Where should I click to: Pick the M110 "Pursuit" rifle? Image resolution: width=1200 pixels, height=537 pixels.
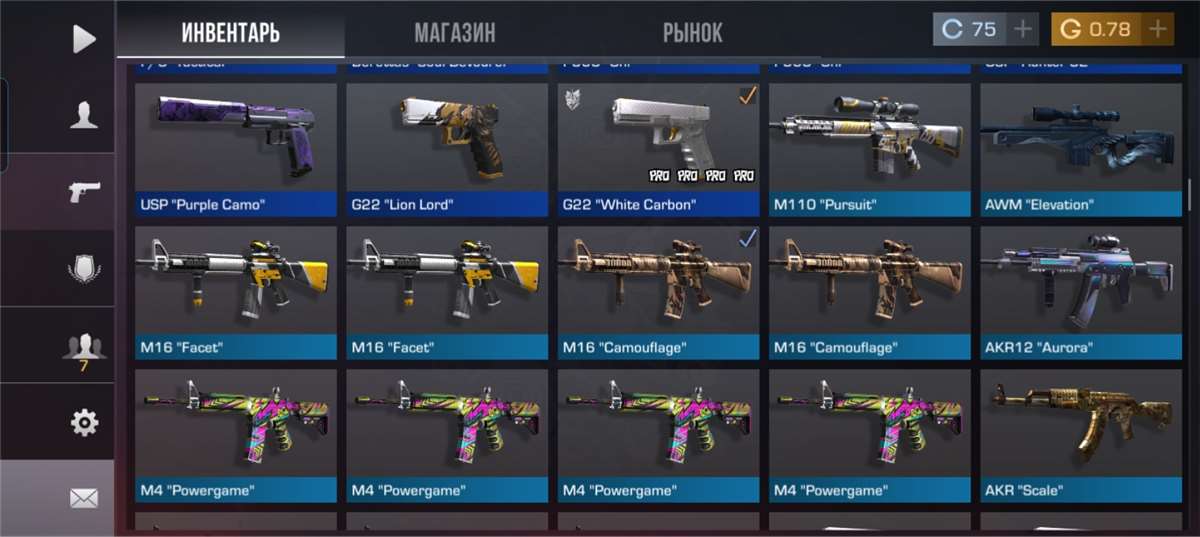tap(869, 149)
